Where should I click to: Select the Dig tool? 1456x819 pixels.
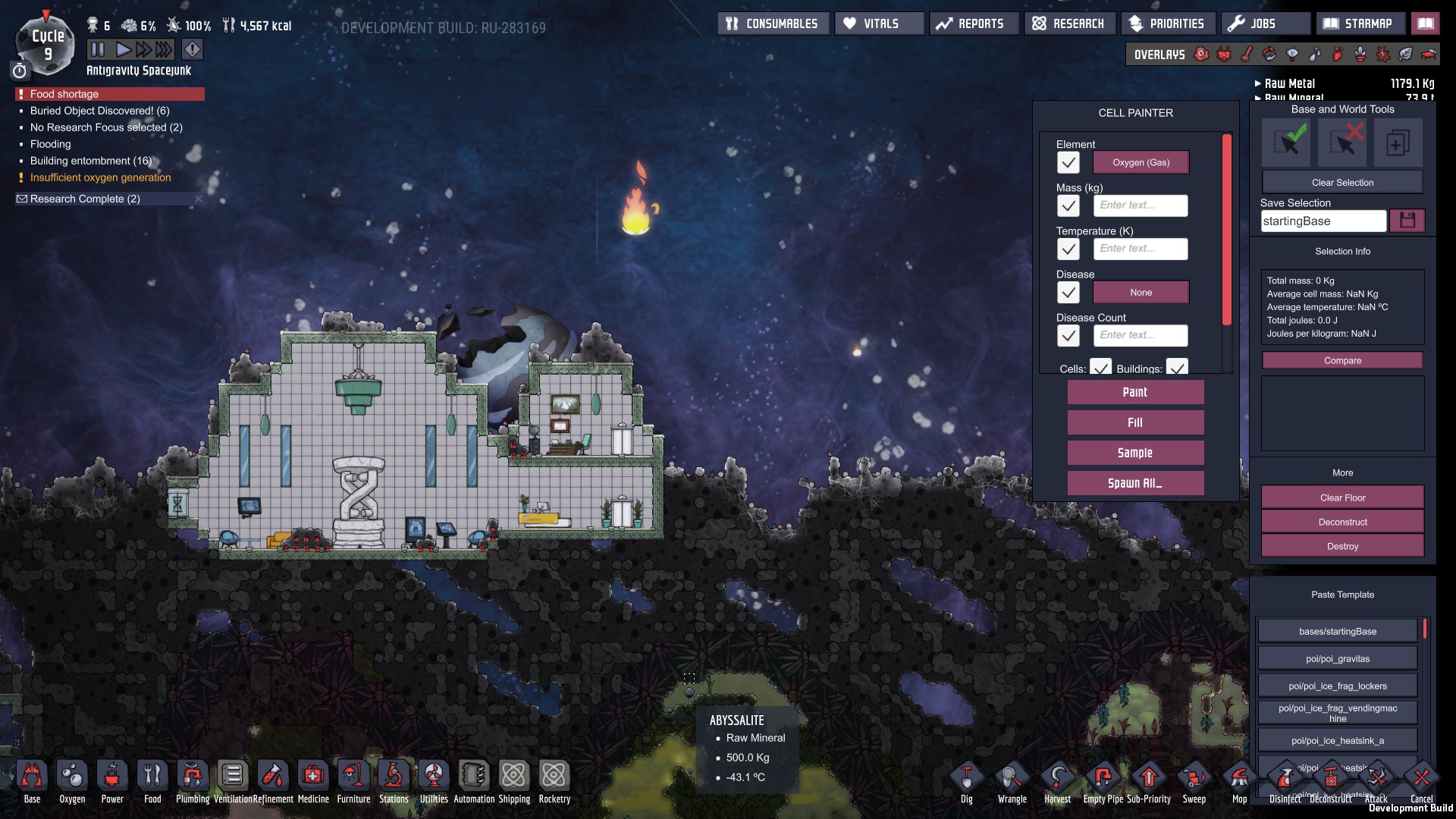[966, 781]
